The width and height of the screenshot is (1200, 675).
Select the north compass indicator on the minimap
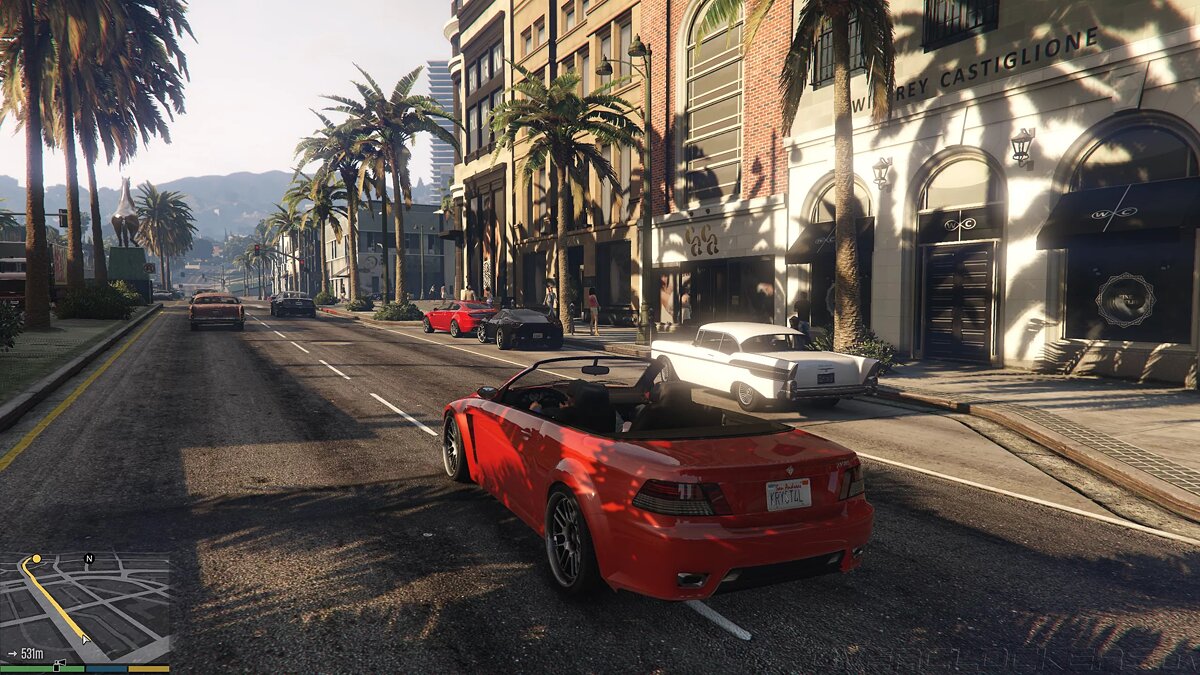click(88, 558)
